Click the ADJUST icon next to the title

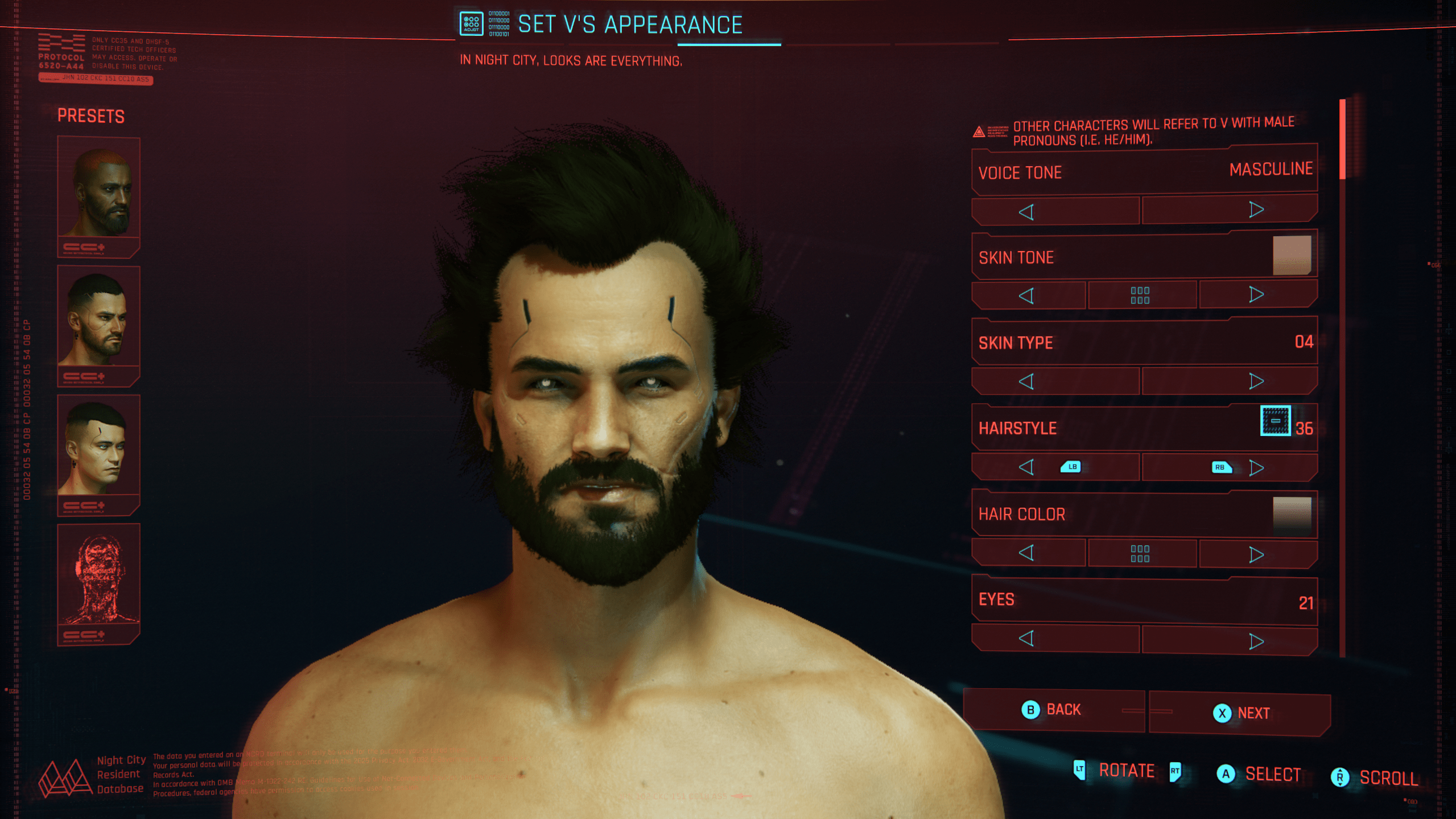click(471, 24)
